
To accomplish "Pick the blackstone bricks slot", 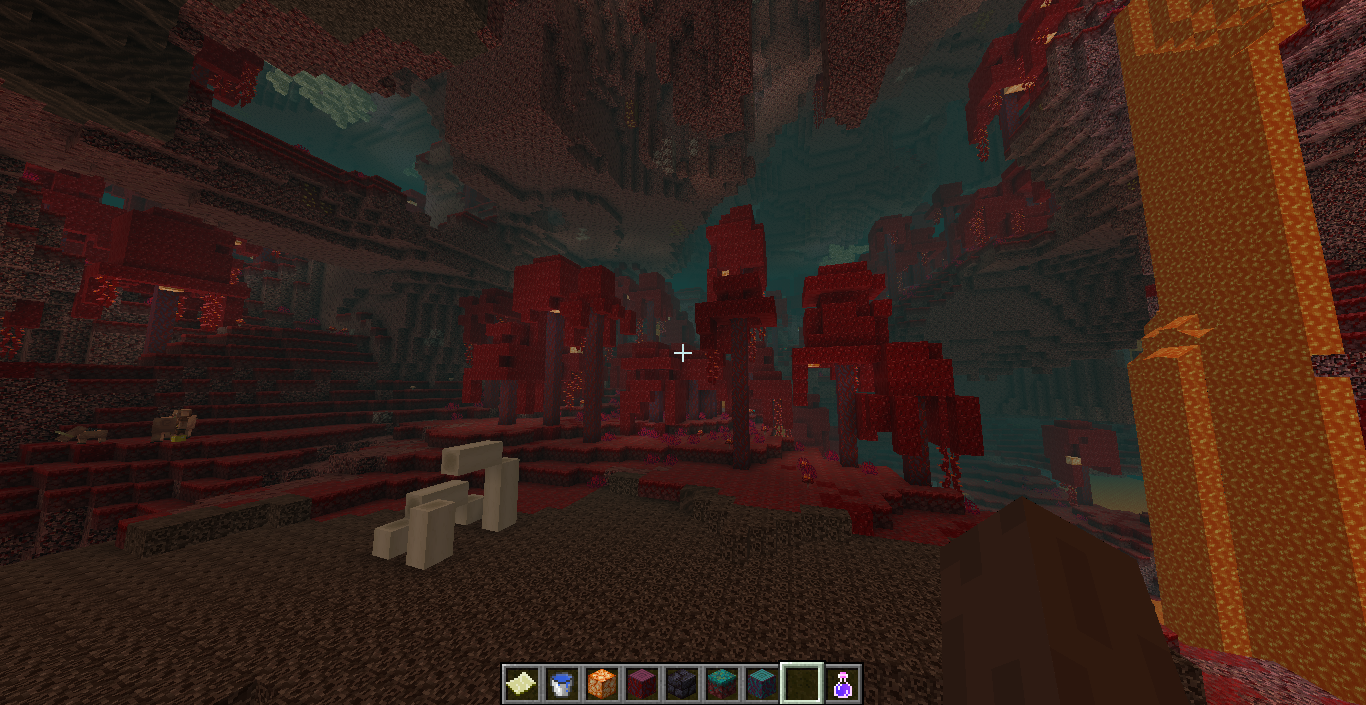I will click(x=682, y=684).
